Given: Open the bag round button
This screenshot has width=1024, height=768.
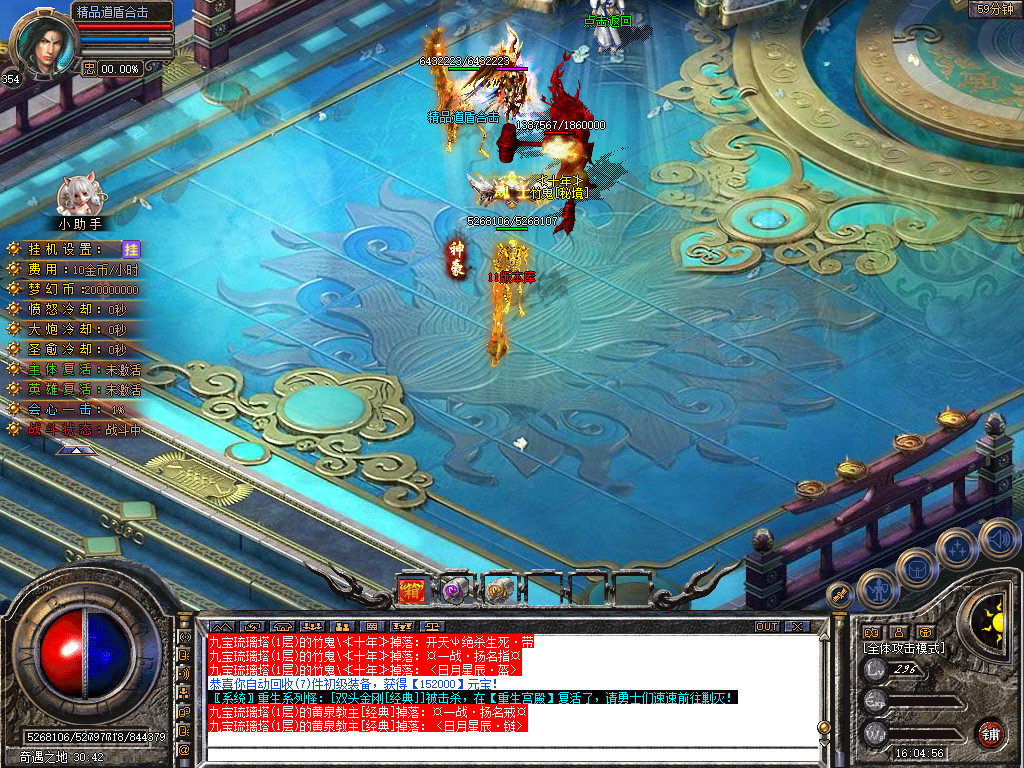Looking at the screenshot, I should [916, 570].
